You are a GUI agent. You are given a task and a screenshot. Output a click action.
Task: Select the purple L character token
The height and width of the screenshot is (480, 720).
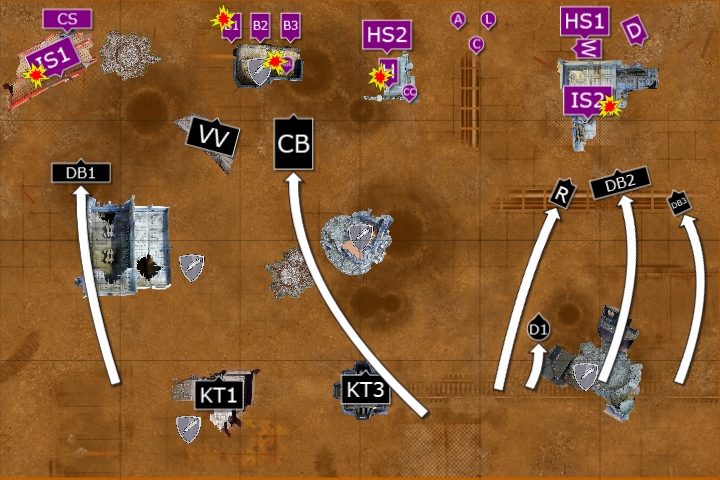click(x=488, y=19)
